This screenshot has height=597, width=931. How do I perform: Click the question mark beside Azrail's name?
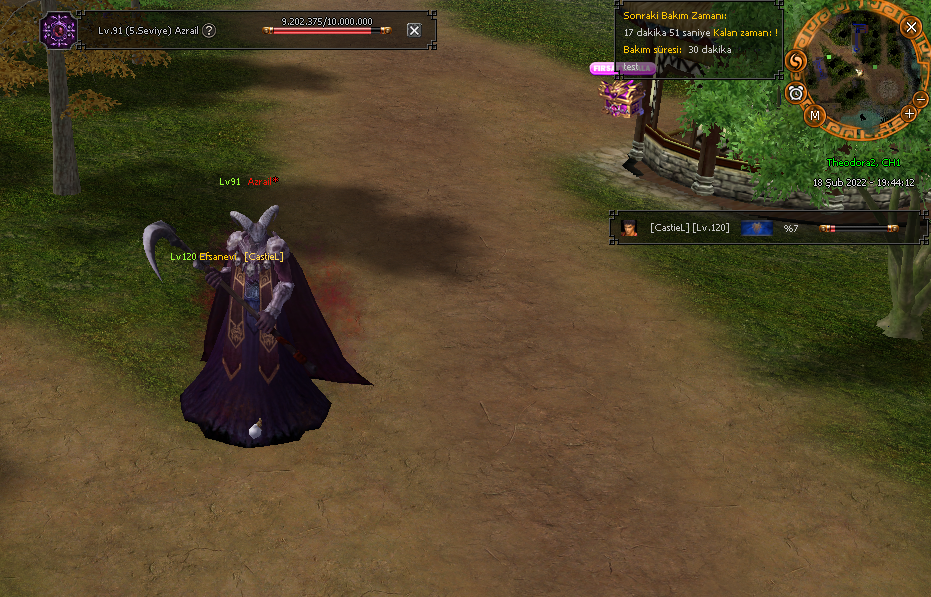pos(209,30)
